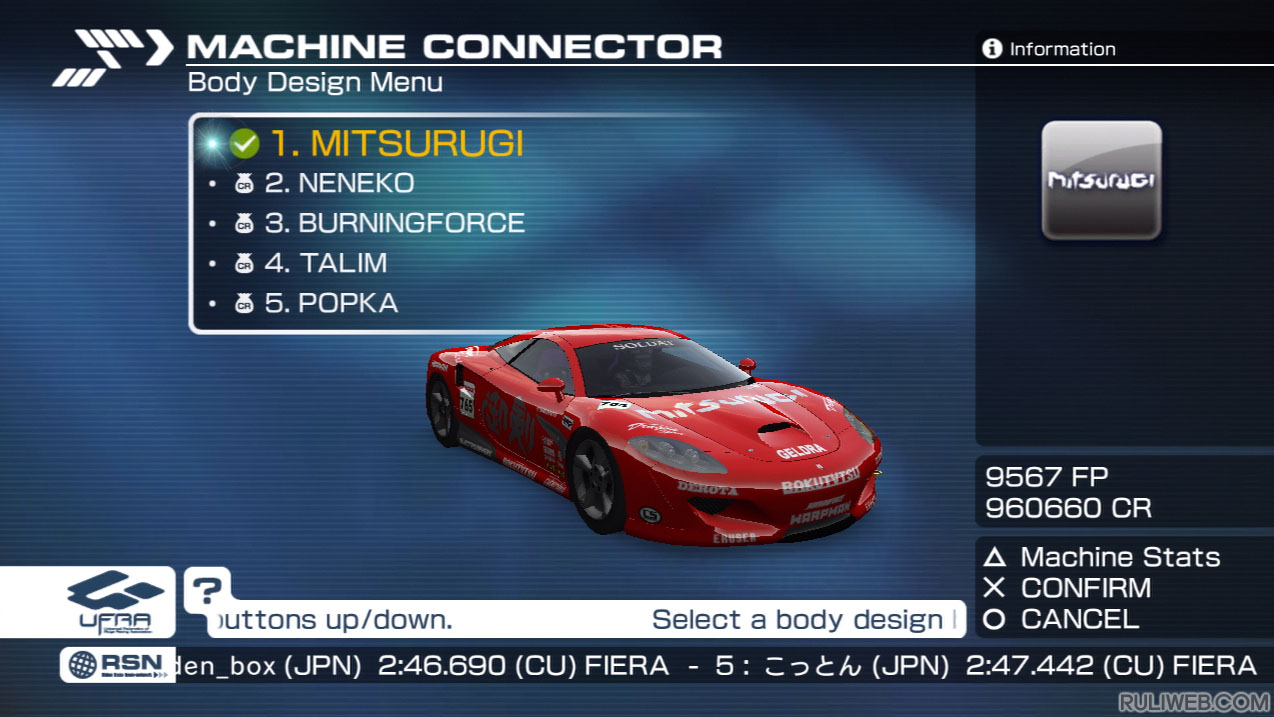Pick the 3. BURNINGFORCE body design
The image size is (1274, 717).
394,223
